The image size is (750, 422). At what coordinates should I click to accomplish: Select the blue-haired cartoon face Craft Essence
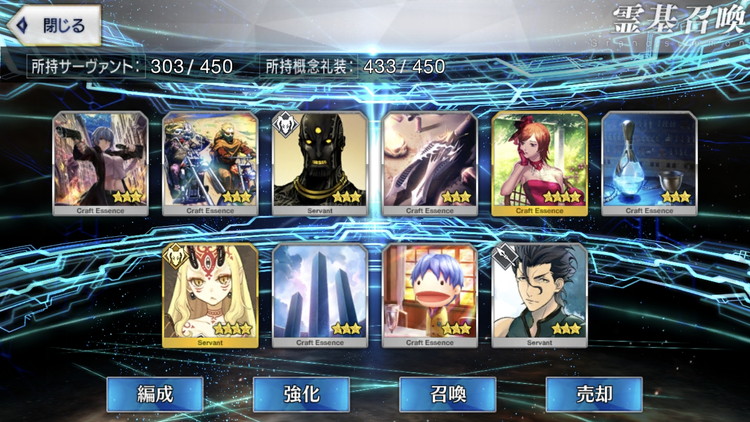(430, 294)
